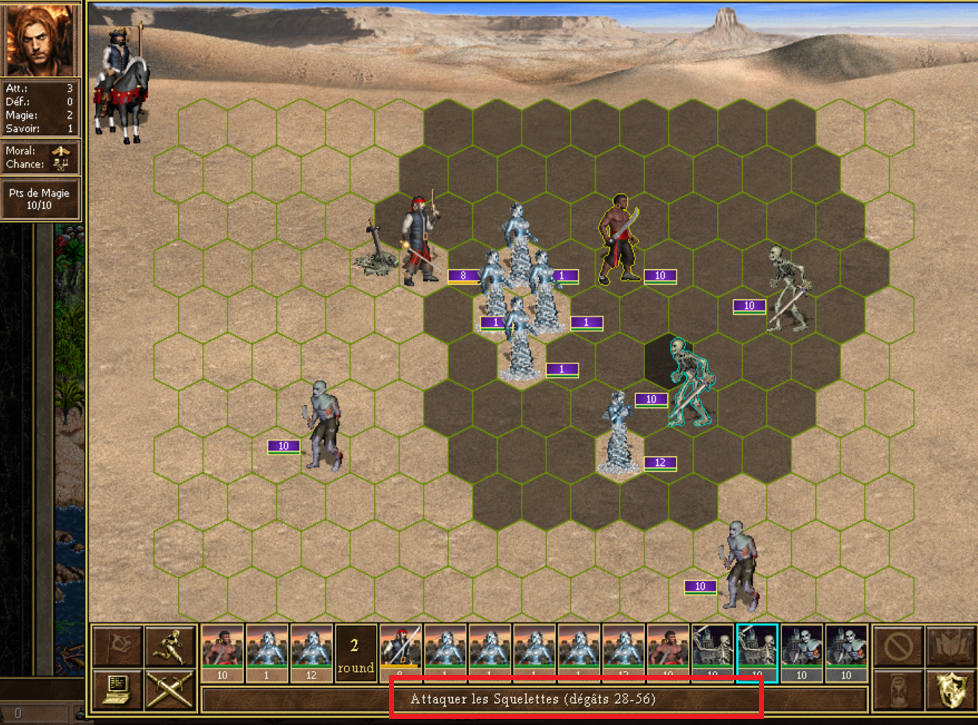Open combat options via the computer icon
The height and width of the screenshot is (725, 978).
click(x=118, y=690)
